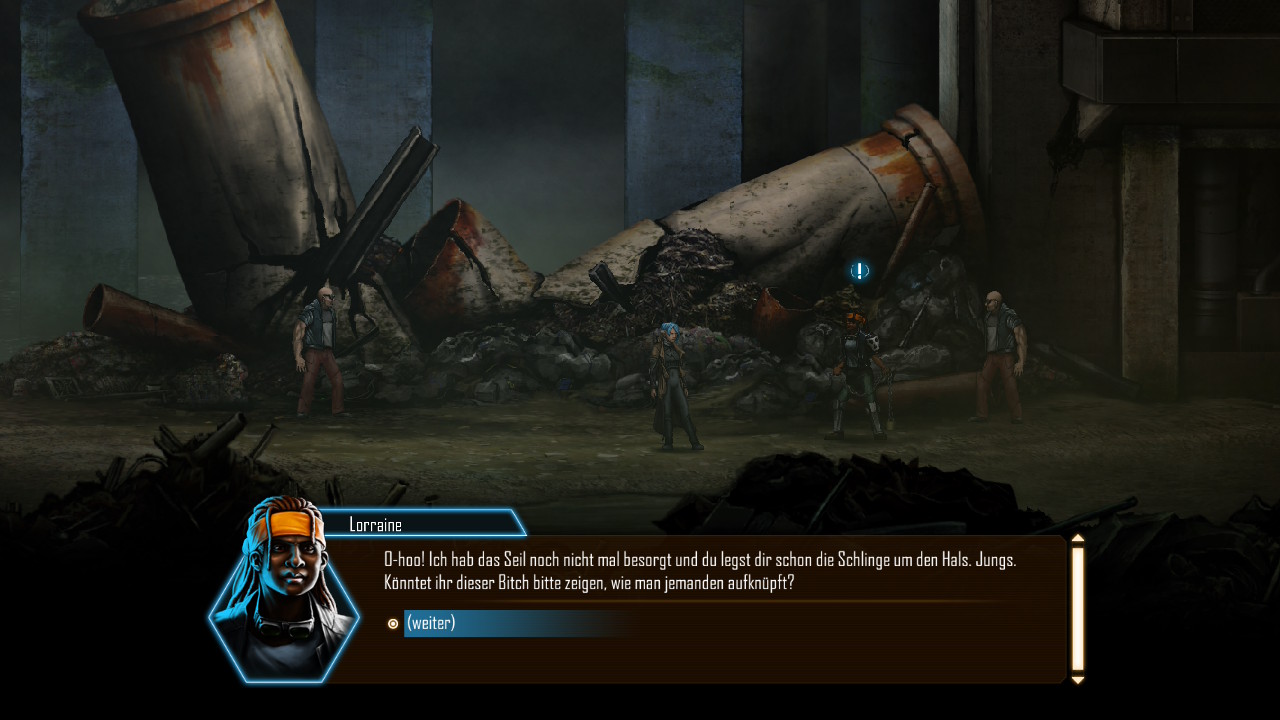Click the dialogue scrollbar's up arrow
Image resolution: width=1280 pixels, height=720 pixels.
(x=1078, y=539)
